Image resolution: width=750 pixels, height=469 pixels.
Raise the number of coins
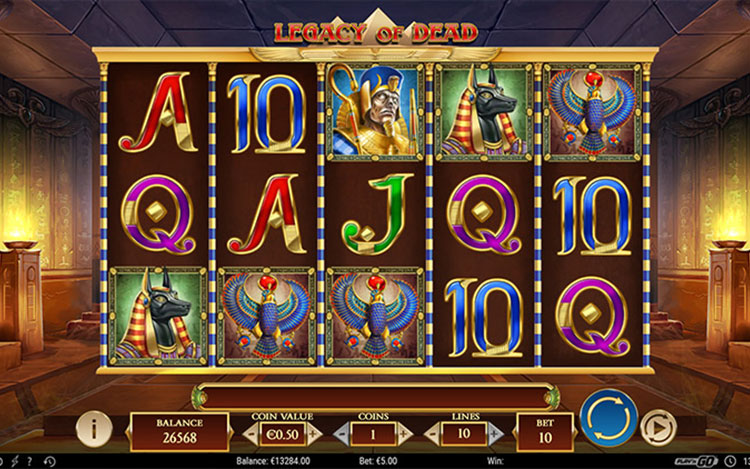coord(405,434)
